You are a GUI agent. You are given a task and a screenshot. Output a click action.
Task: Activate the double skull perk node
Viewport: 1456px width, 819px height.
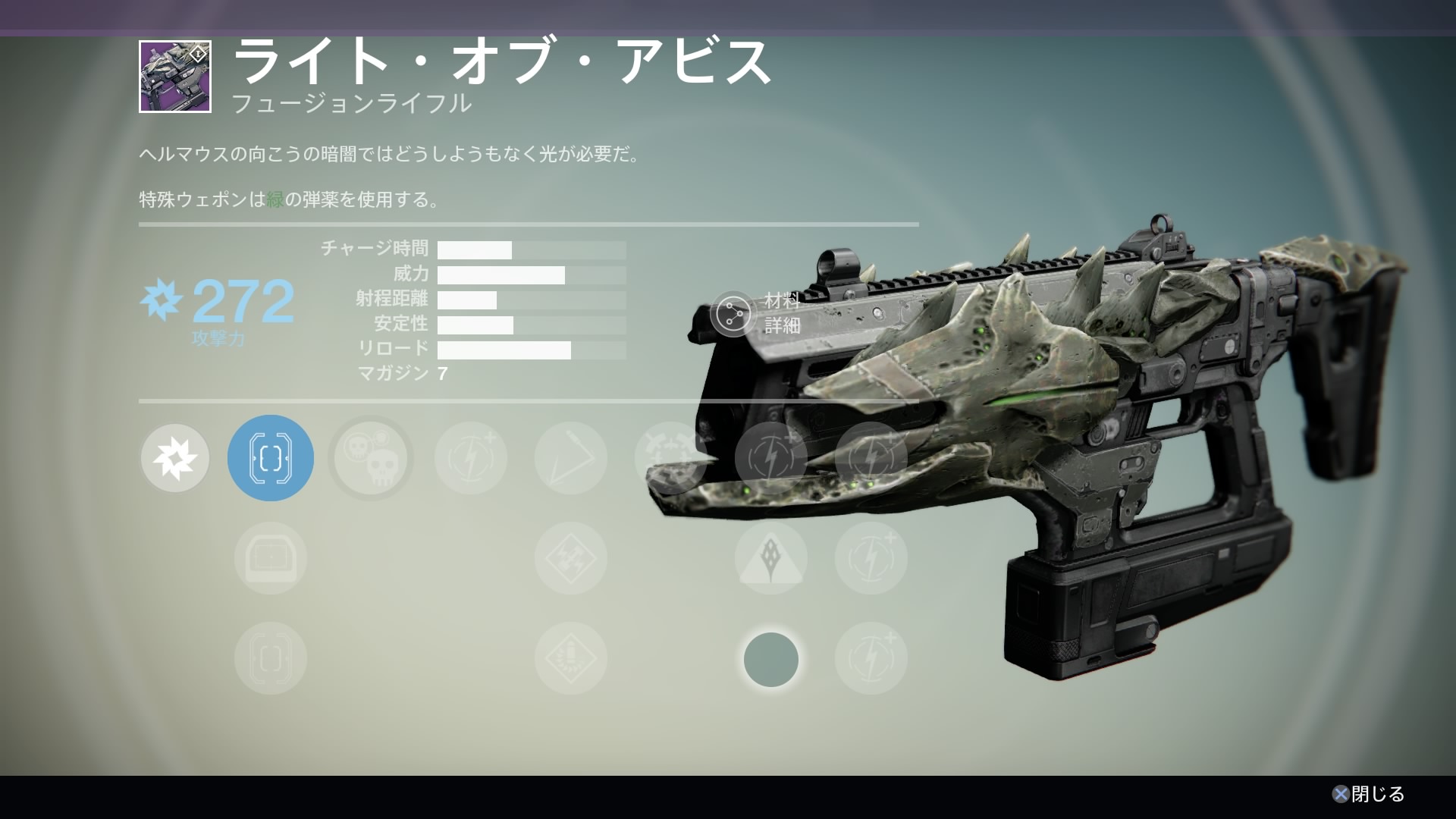(371, 458)
